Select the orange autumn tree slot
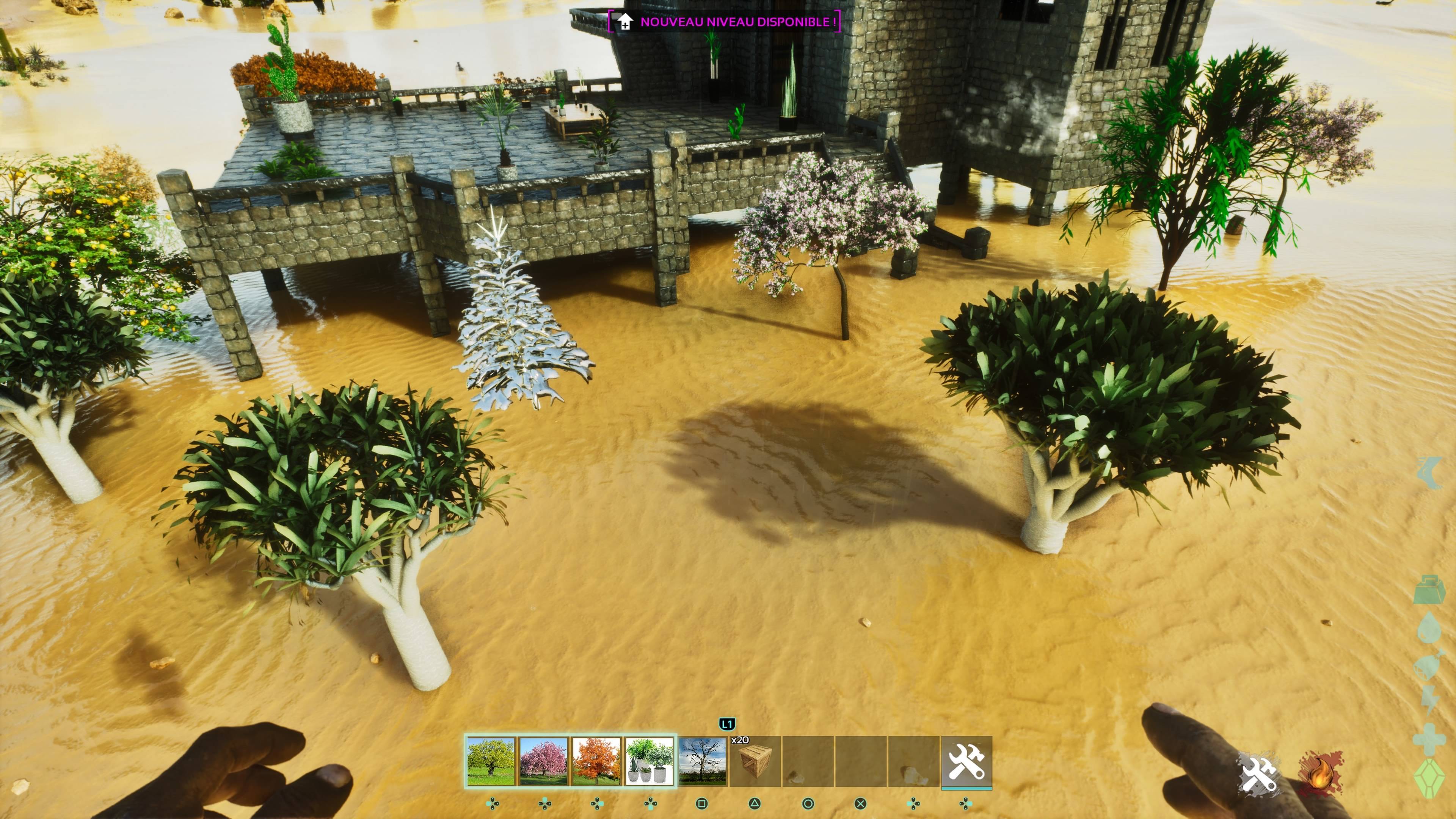1456x819 pixels. point(596,761)
